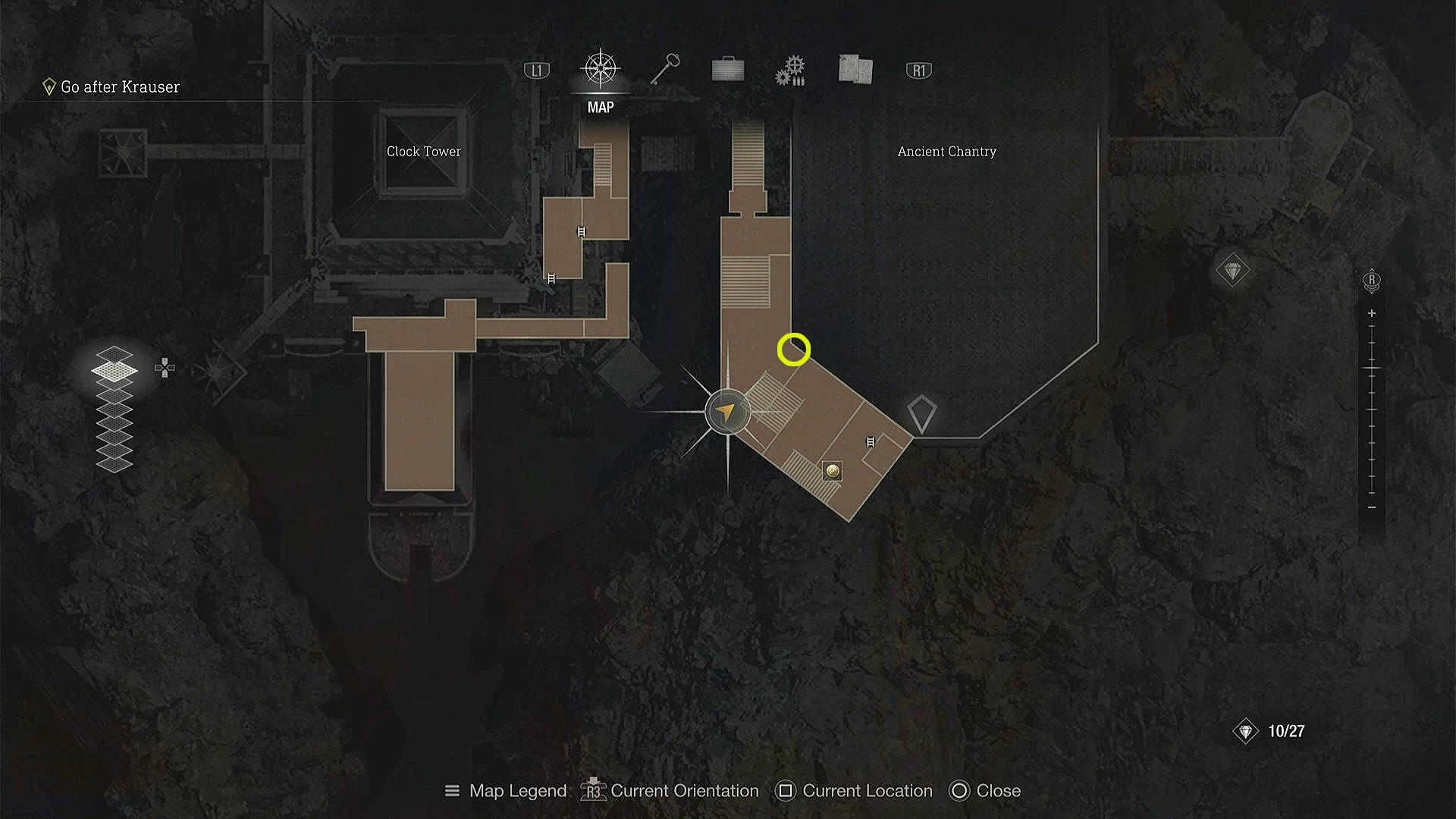Select the Files documents icon
Viewport: 1456px width, 819px height.
(854, 69)
